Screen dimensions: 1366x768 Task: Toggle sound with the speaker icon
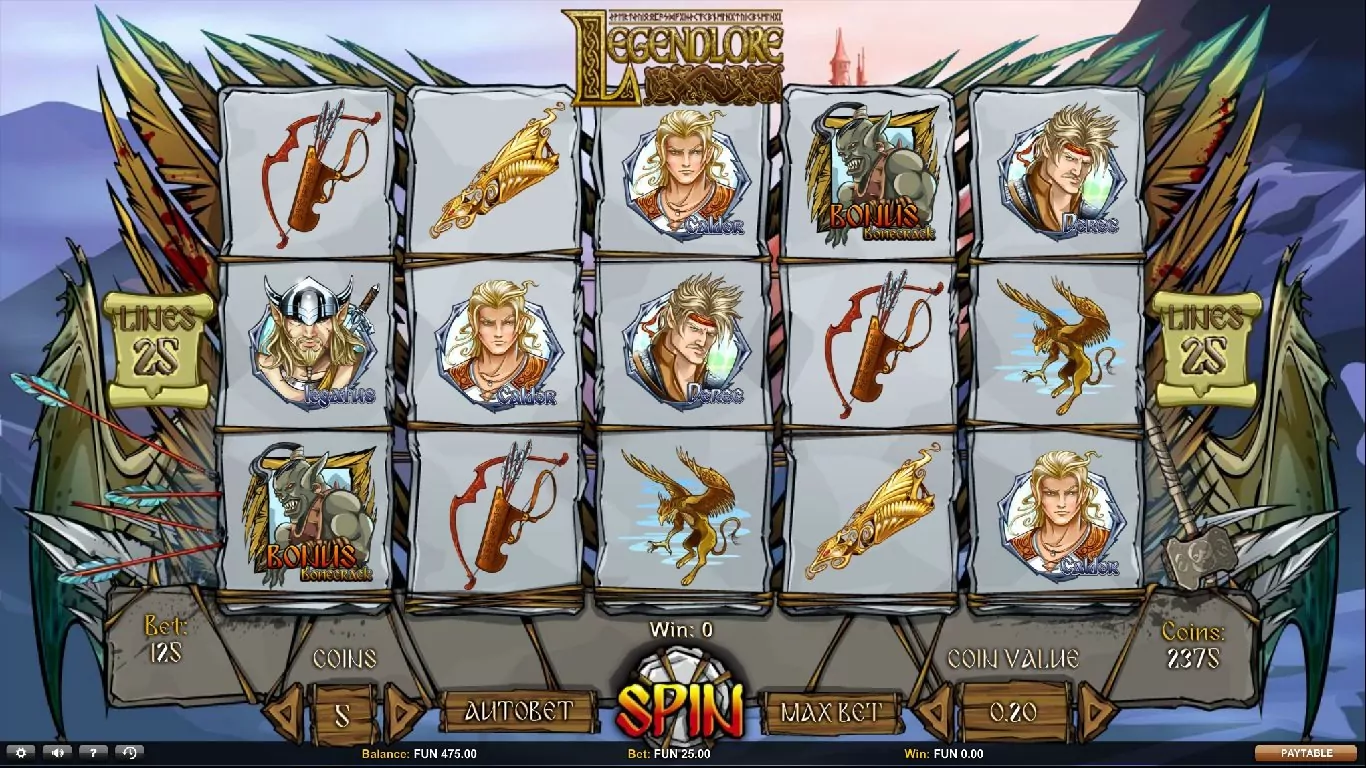coord(57,753)
